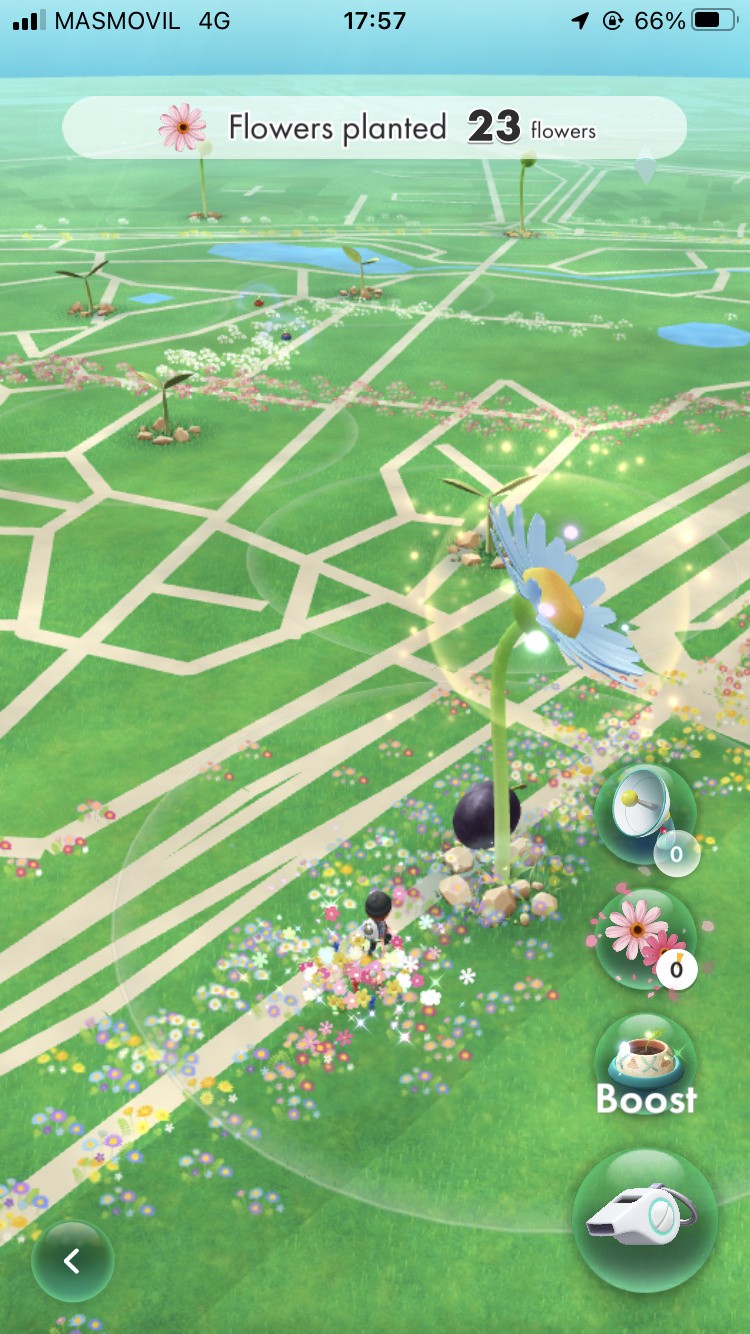Tap the back arrow button
The height and width of the screenshot is (1334, 750).
pos(72,1261)
